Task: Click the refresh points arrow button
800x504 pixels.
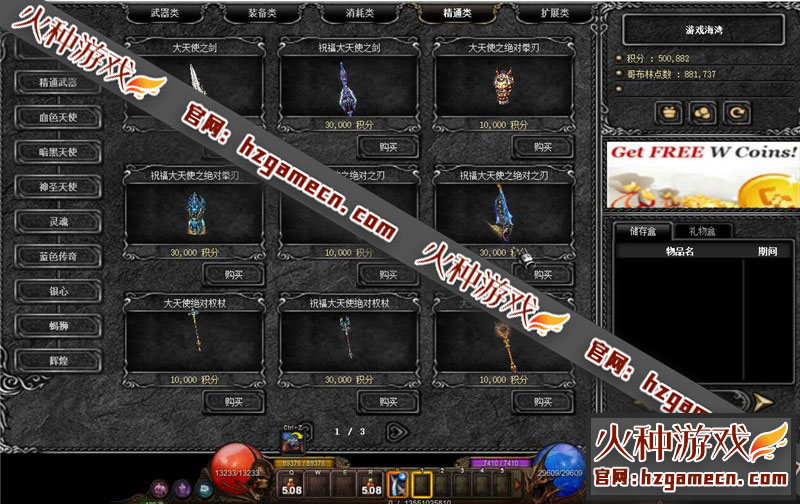Action: tap(739, 113)
